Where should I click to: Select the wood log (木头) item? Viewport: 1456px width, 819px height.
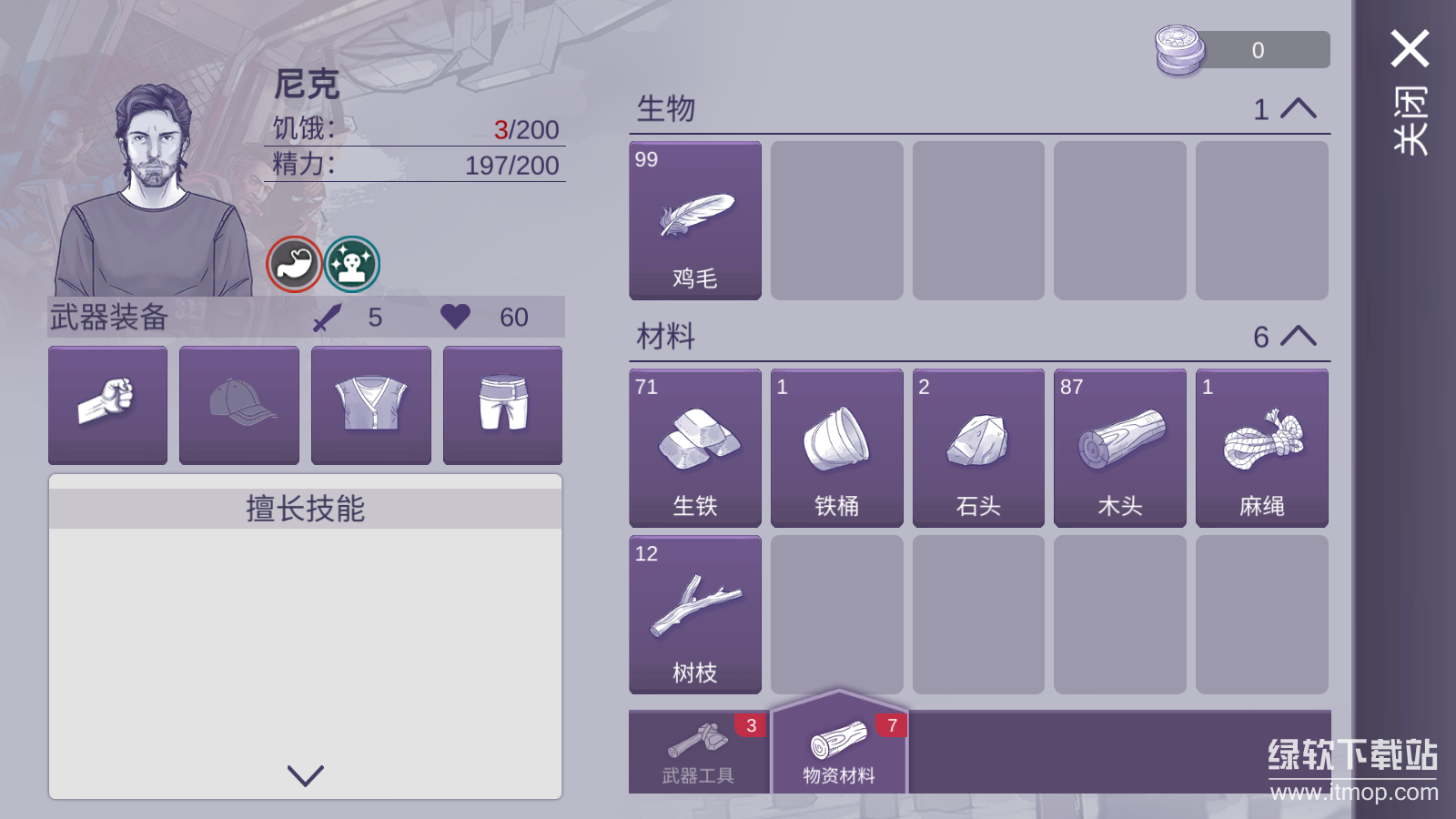tap(1119, 448)
